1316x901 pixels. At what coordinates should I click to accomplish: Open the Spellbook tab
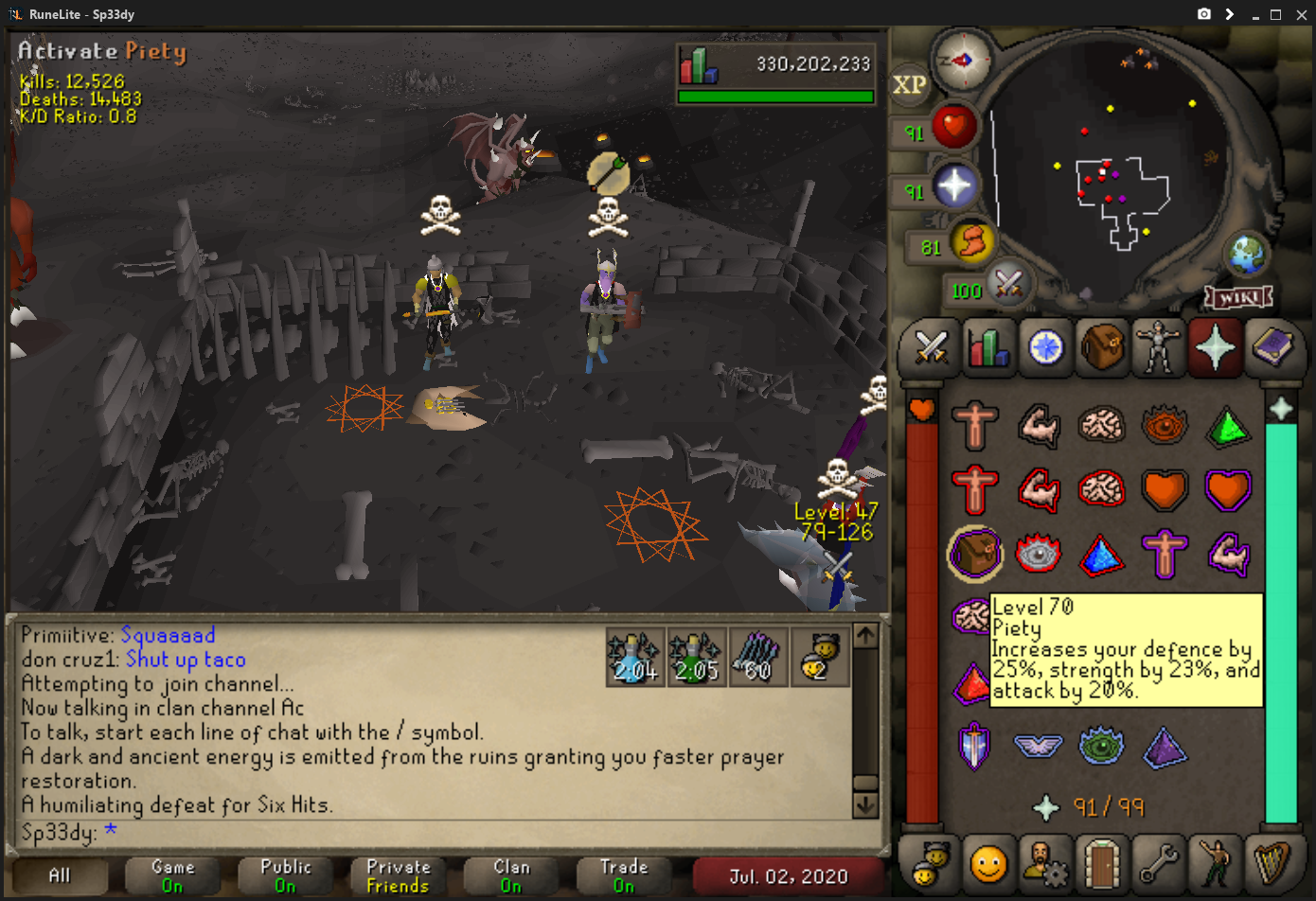tap(1272, 347)
